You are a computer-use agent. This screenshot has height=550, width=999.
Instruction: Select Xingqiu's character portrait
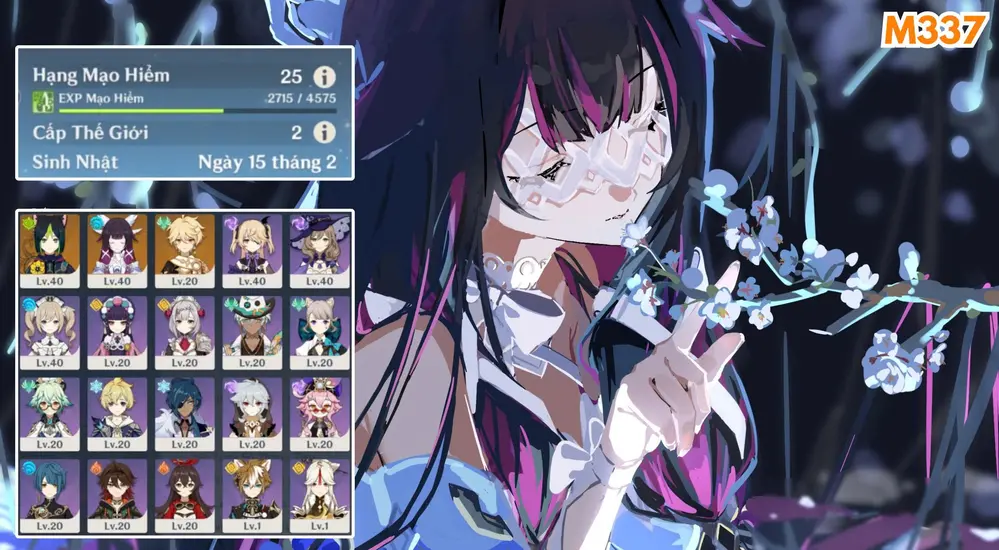[x=49, y=495]
